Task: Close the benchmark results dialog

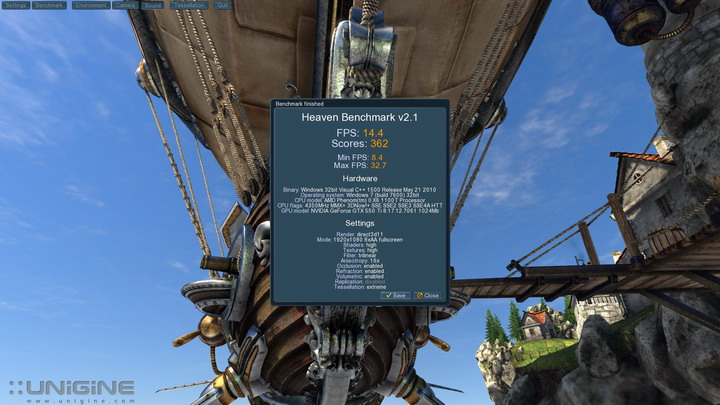Action: (427, 295)
